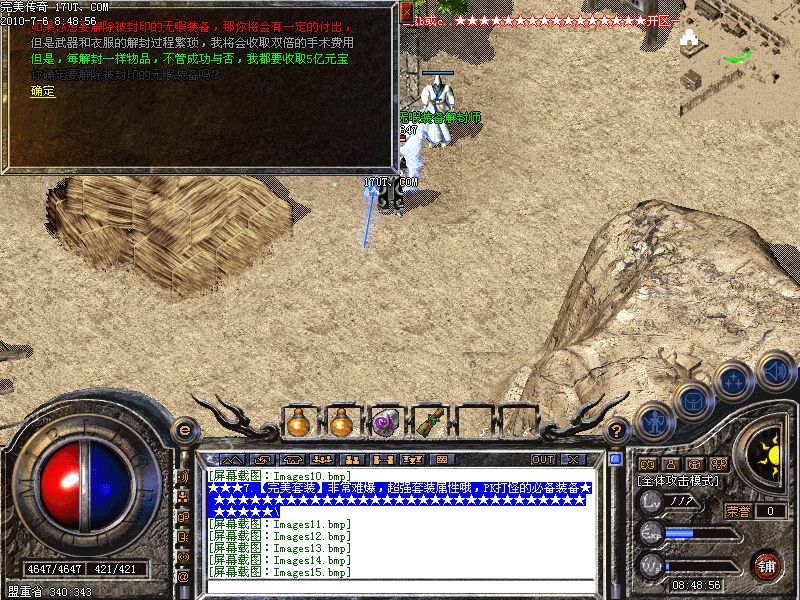Click the @ chat channel button
The height and width of the screenshot is (600, 800).
tap(183, 576)
